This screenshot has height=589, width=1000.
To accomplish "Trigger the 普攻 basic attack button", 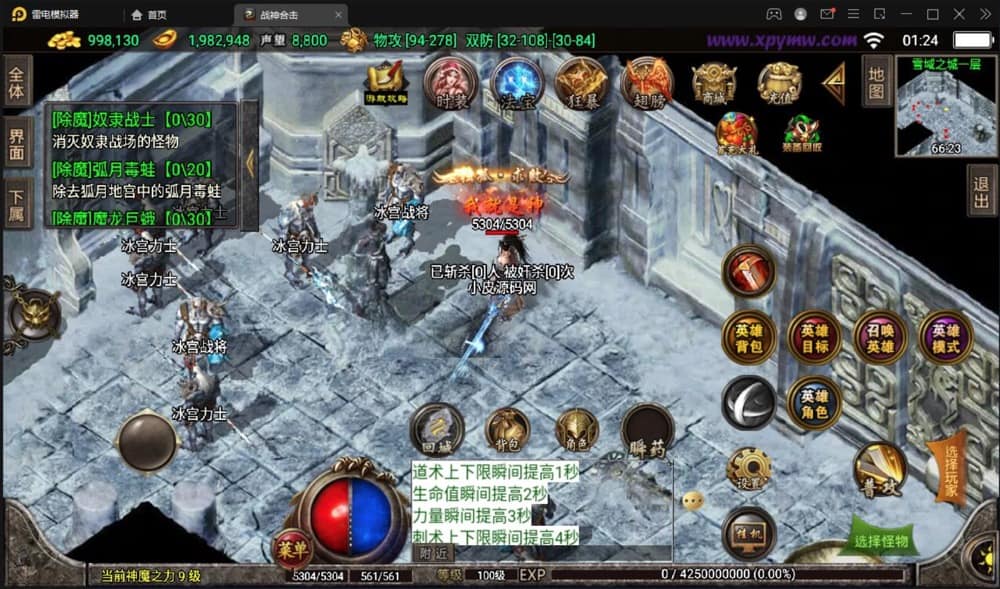I will coord(880,468).
